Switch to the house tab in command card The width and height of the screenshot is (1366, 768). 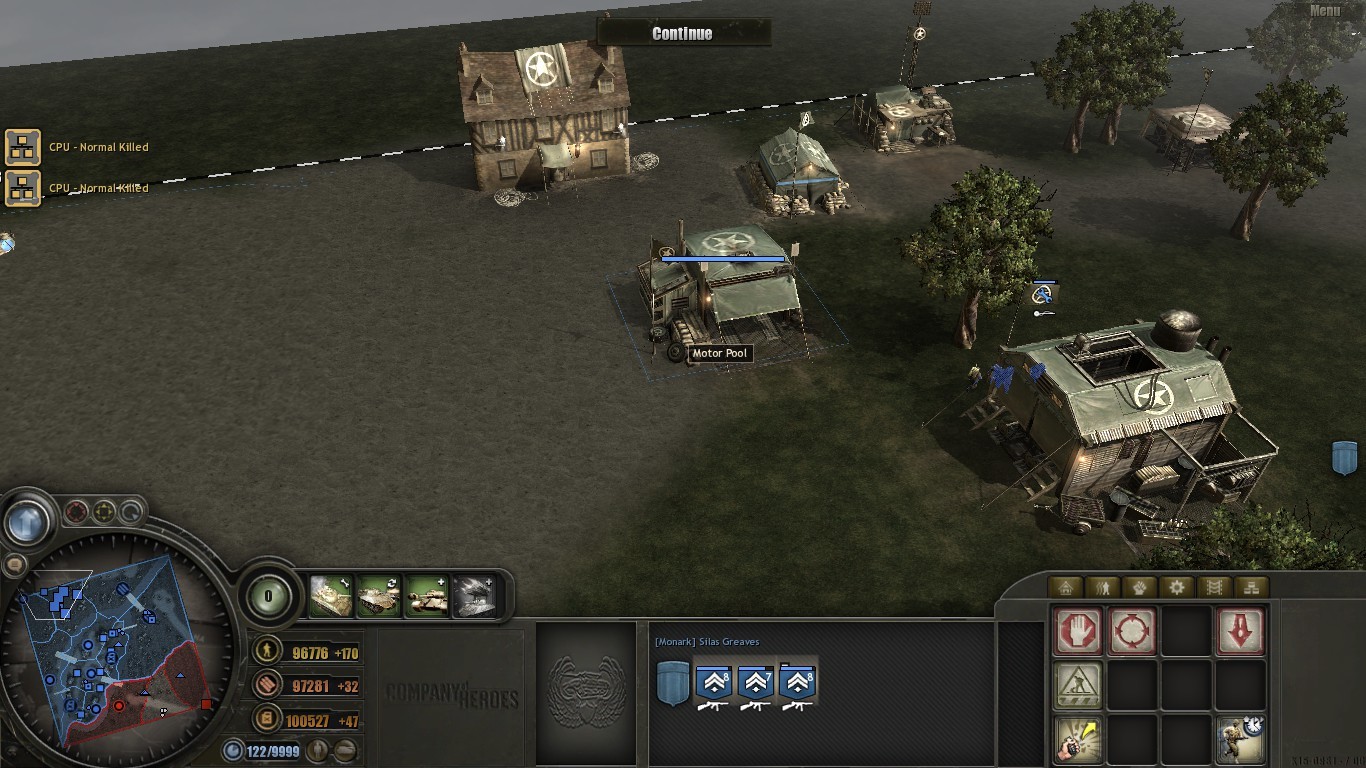click(x=1067, y=587)
